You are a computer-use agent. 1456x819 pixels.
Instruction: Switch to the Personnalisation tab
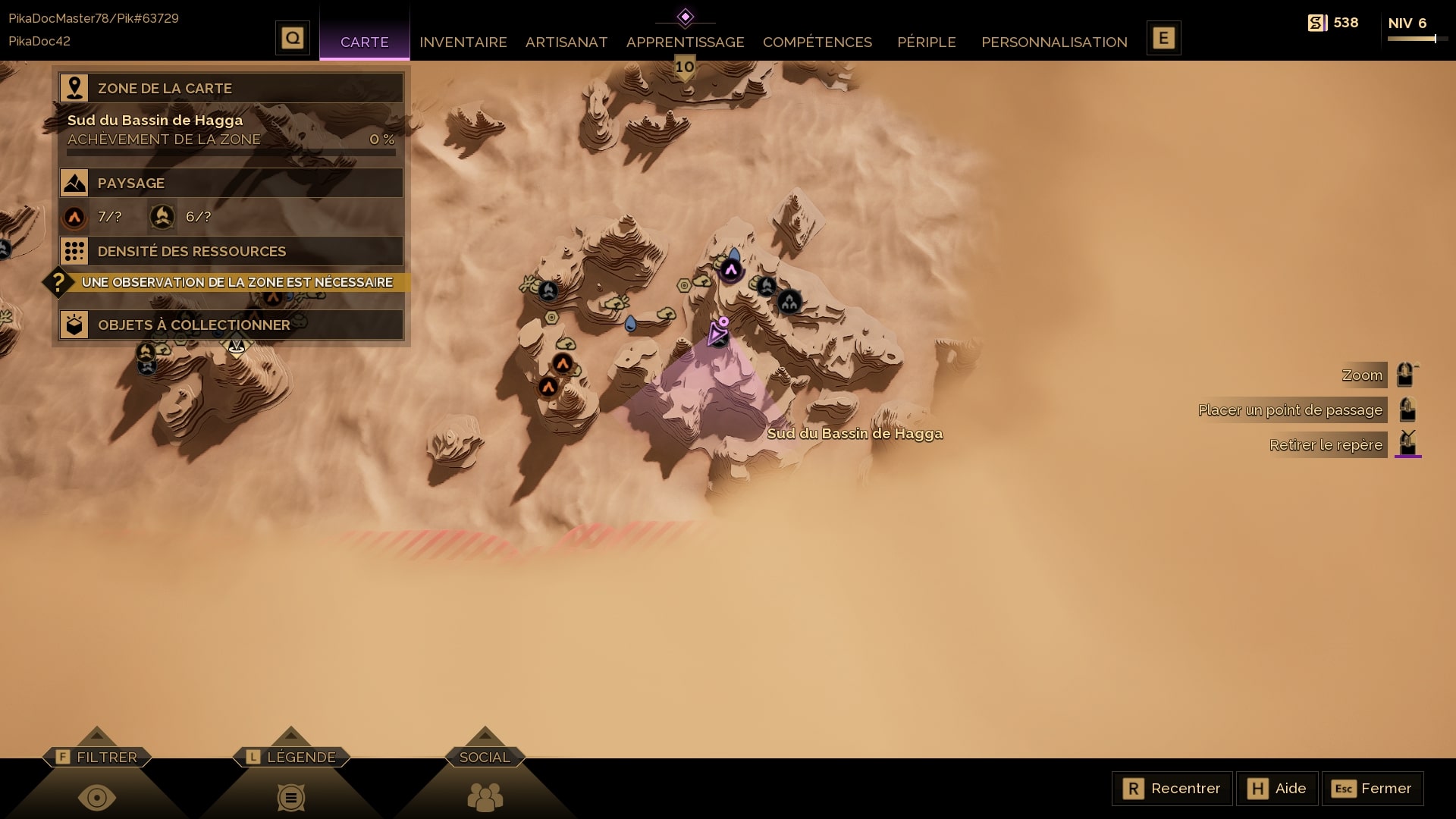coord(1054,42)
